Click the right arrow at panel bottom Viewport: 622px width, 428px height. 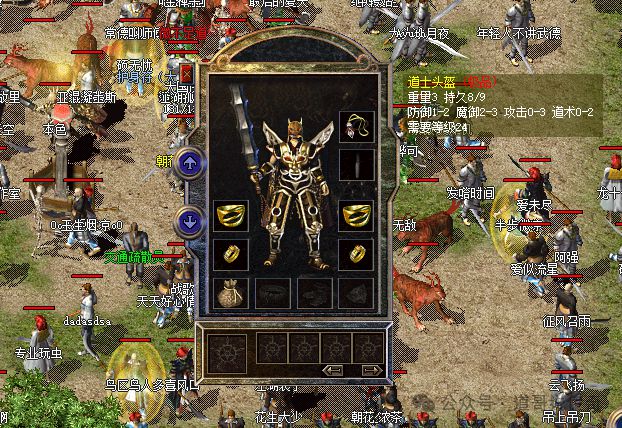pyautogui.click(x=371, y=369)
